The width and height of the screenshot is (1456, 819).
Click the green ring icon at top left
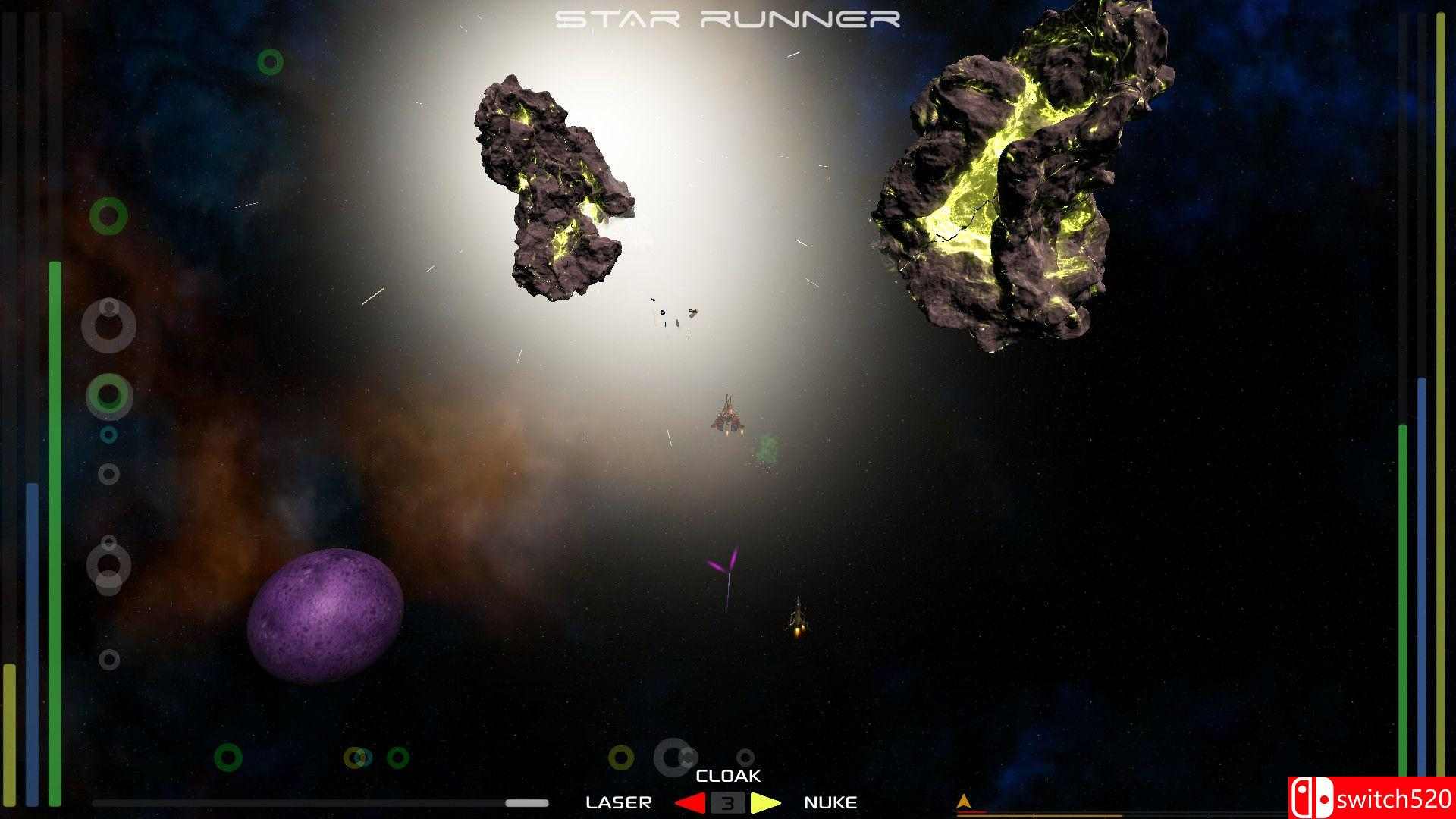(x=271, y=61)
